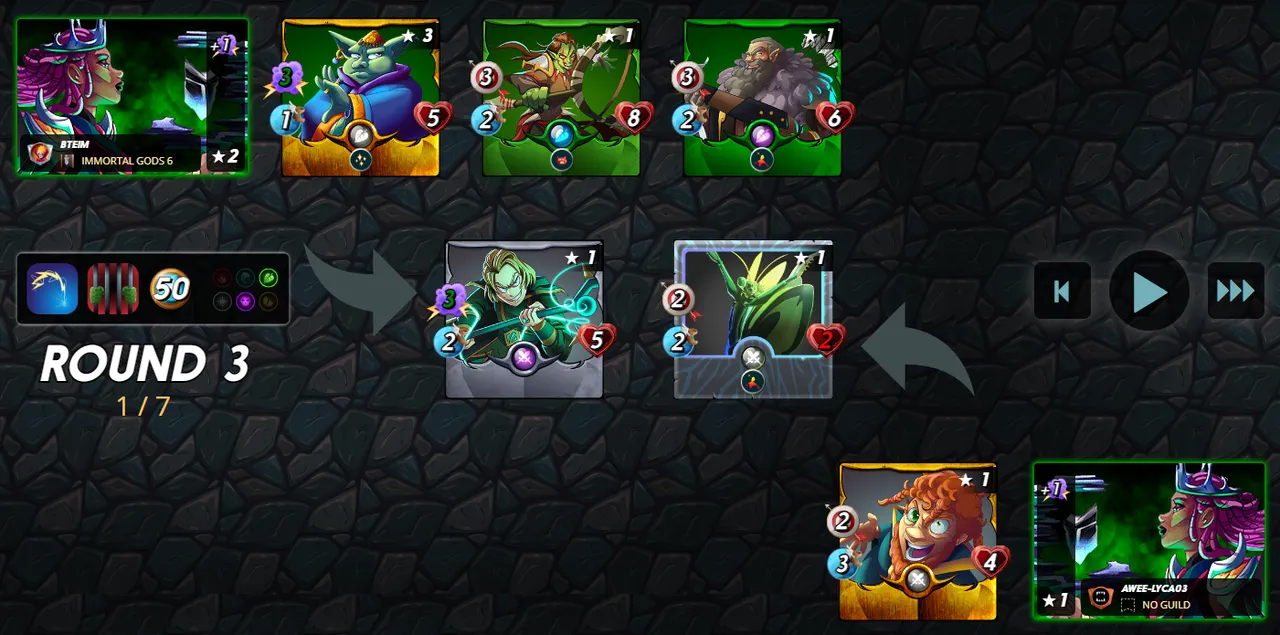Skip back to the battle start

tap(1062, 291)
